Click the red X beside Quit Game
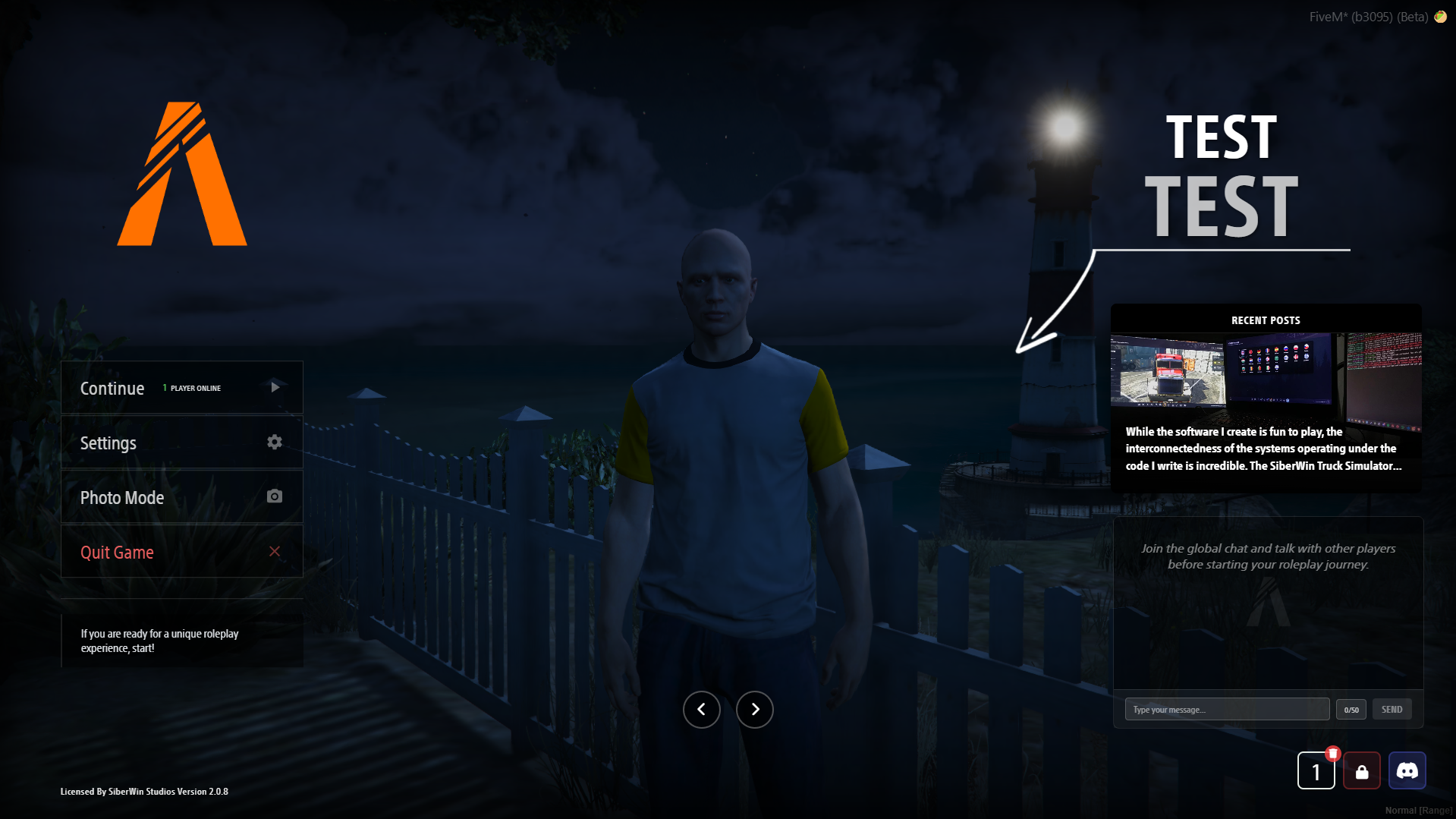 (275, 552)
